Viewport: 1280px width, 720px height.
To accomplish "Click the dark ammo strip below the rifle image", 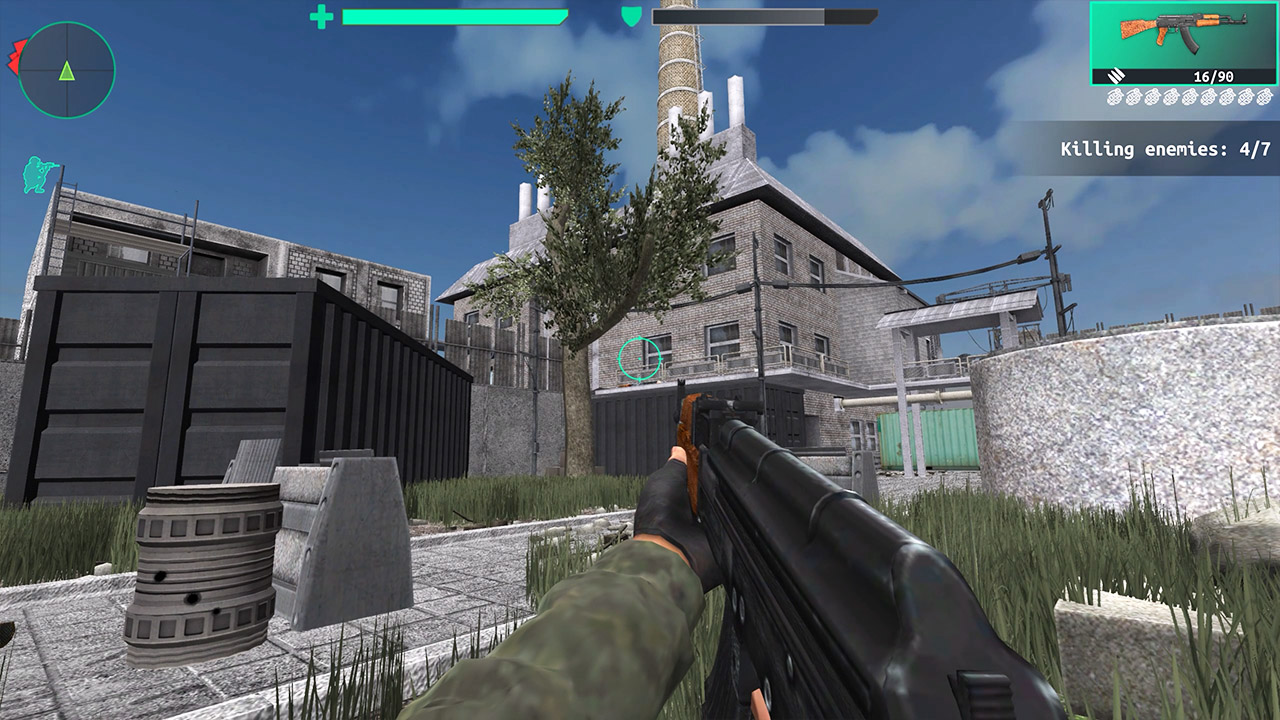I will [1185, 77].
